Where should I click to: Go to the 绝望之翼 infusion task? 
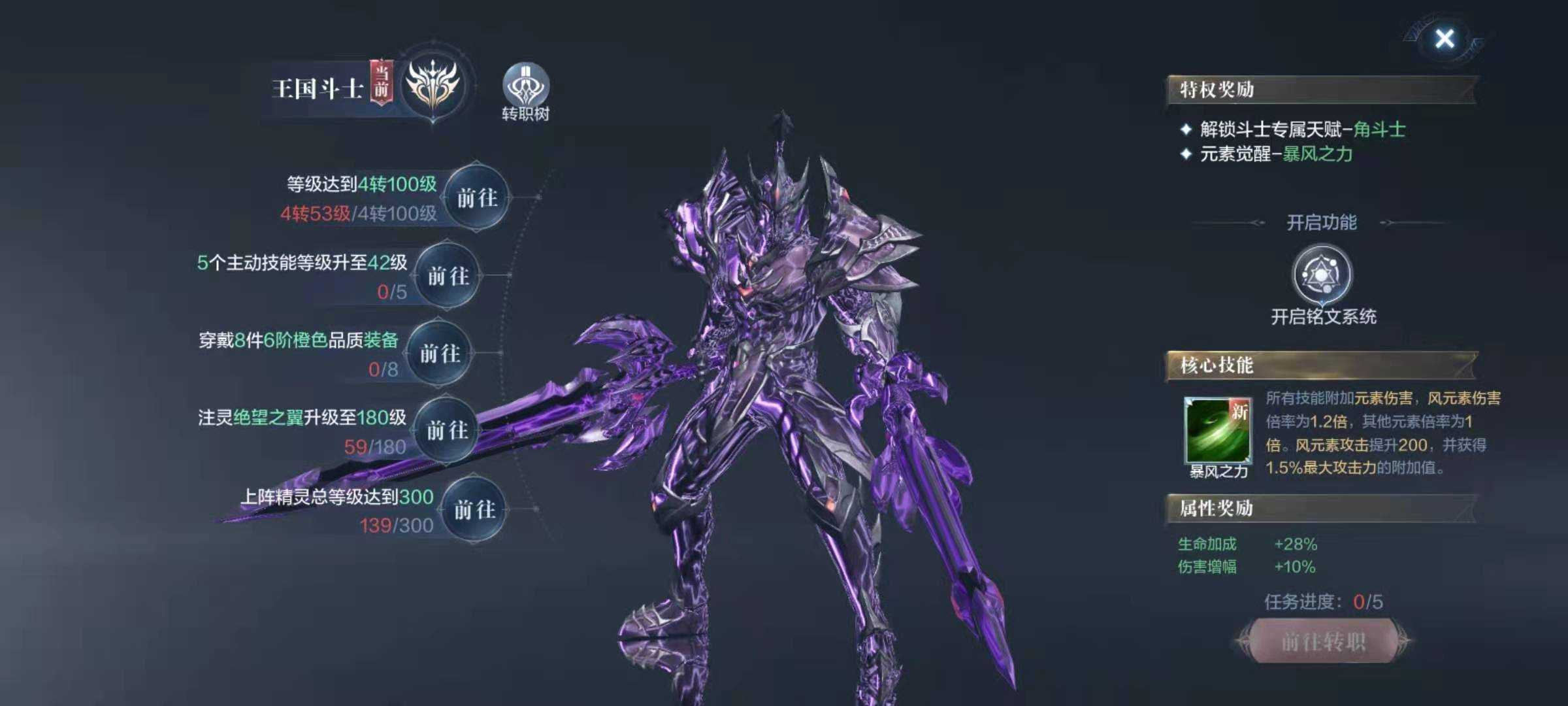pos(447,430)
